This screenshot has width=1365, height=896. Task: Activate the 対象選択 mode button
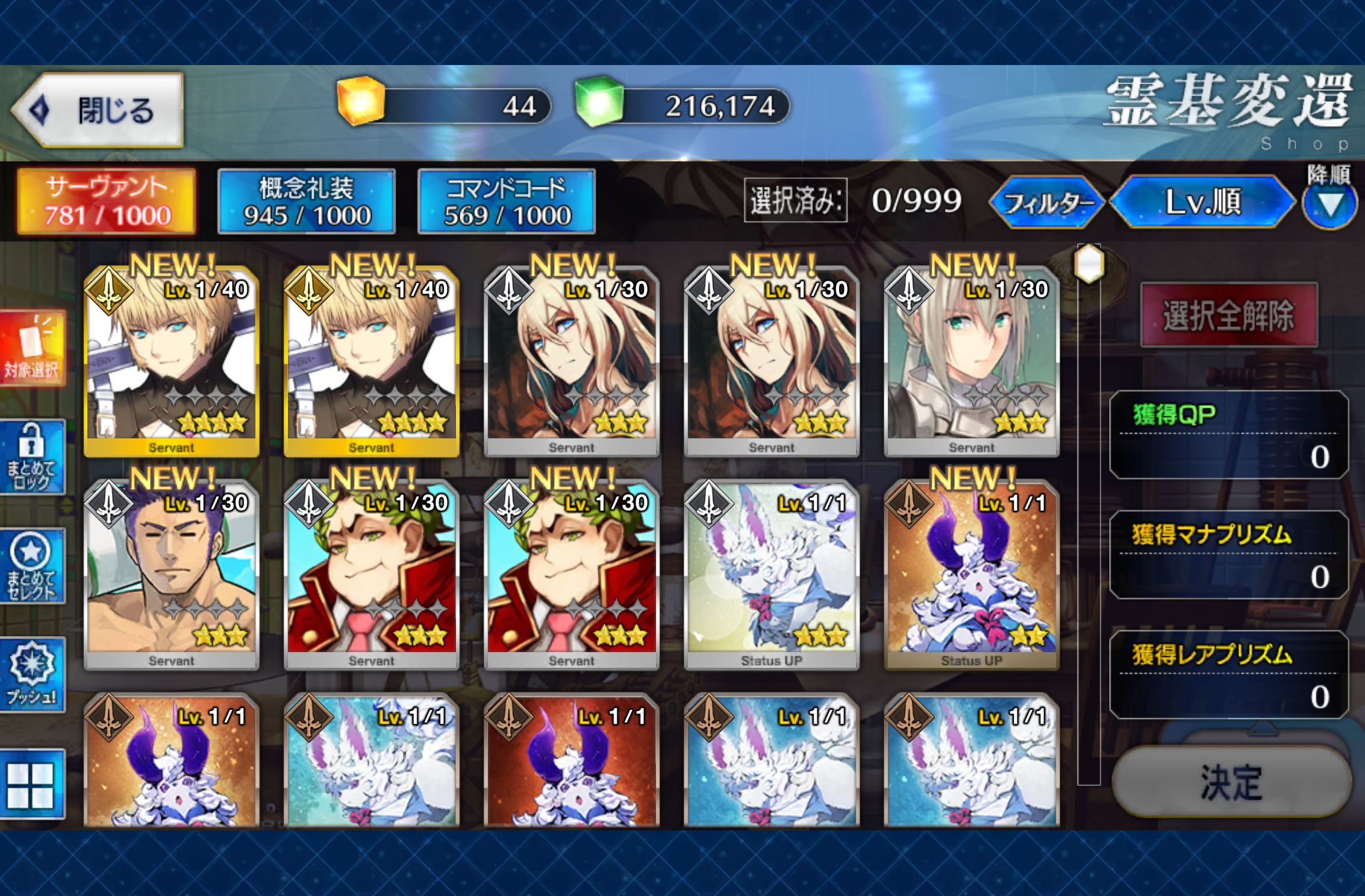click(33, 348)
